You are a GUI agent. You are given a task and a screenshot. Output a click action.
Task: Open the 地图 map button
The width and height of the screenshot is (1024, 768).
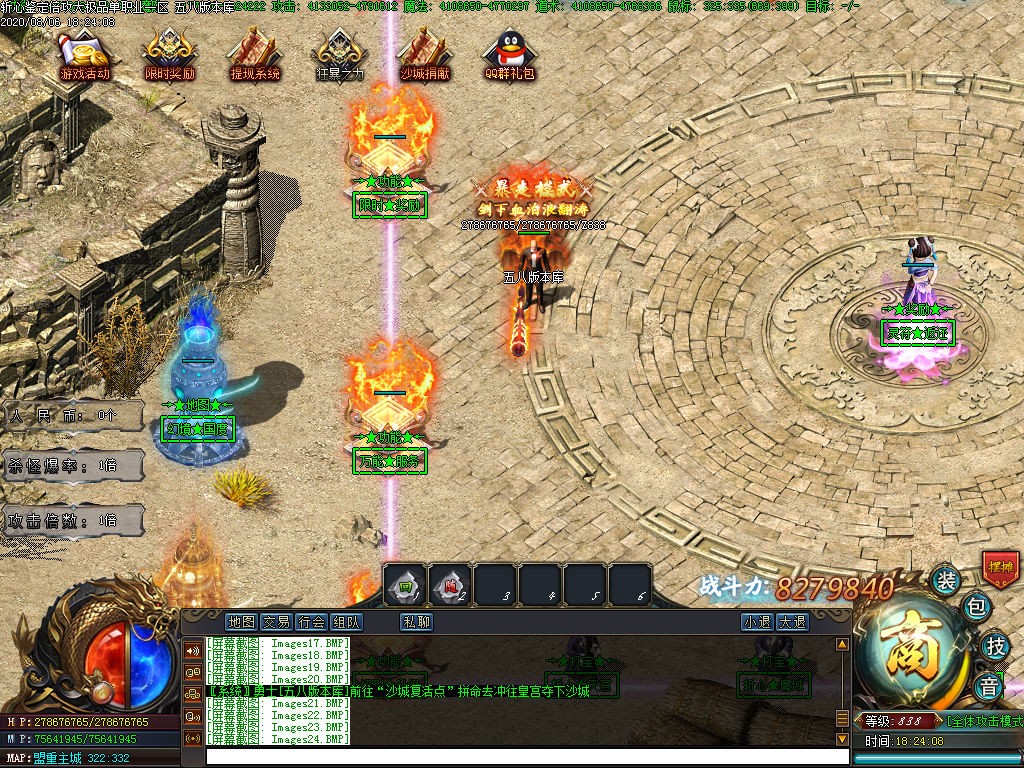[x=241, y=621]
